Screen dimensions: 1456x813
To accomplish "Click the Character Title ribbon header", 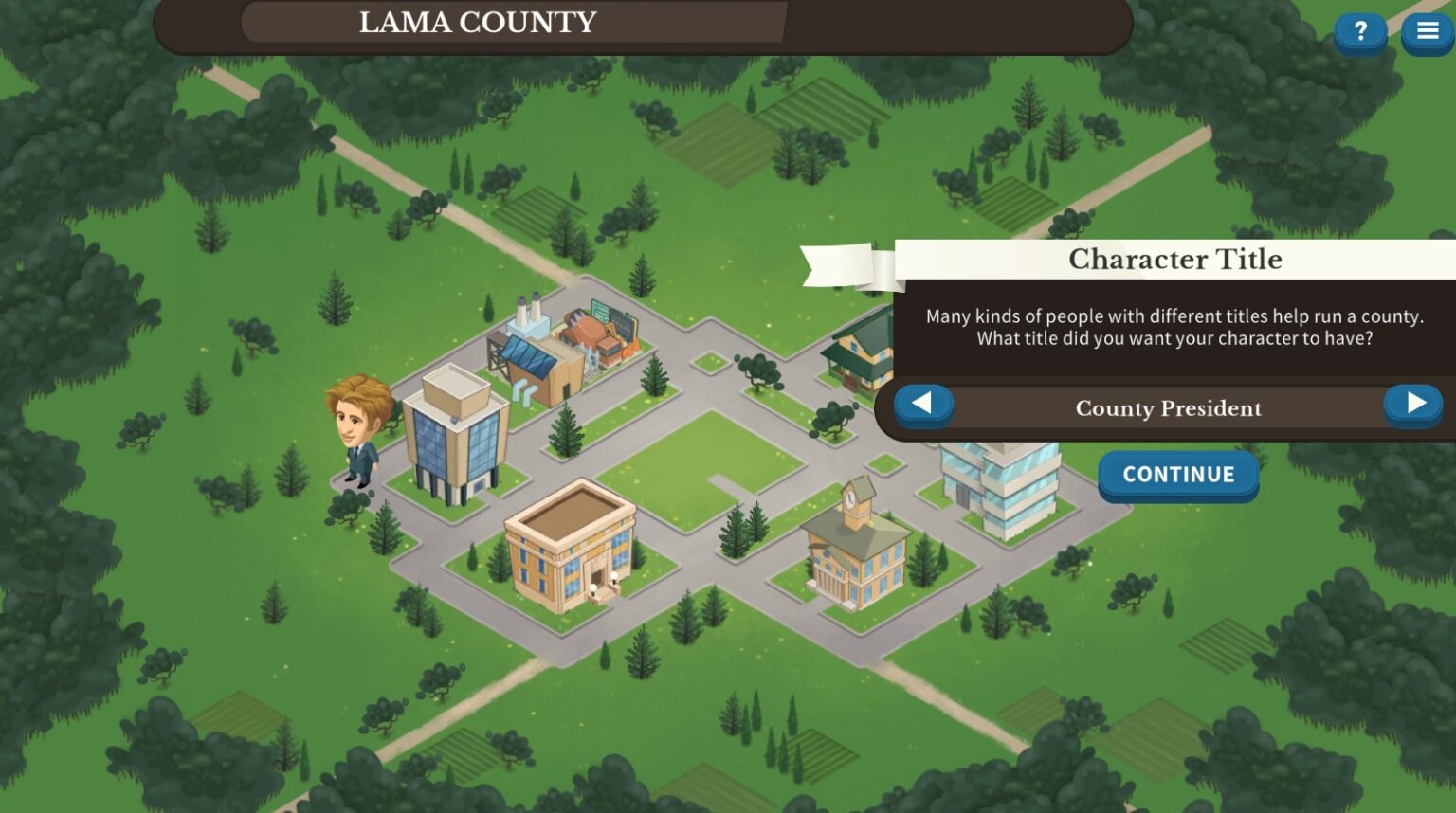I will (1176, 259).
